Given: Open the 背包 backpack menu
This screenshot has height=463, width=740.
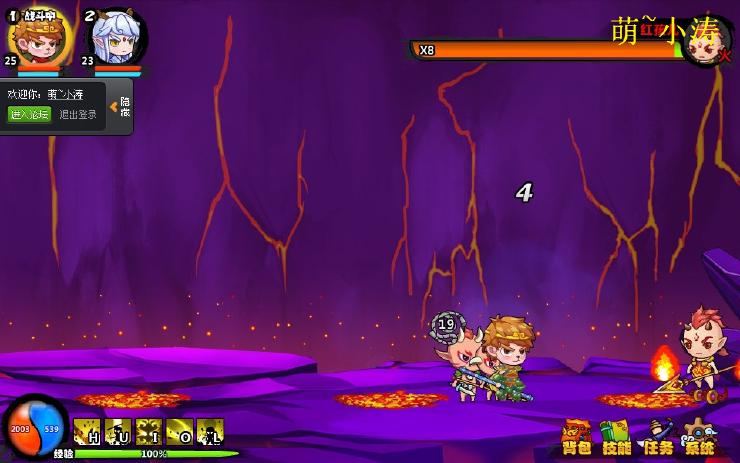Looking at the screenshot, I should pyautogui.click(x=577, y=437).
